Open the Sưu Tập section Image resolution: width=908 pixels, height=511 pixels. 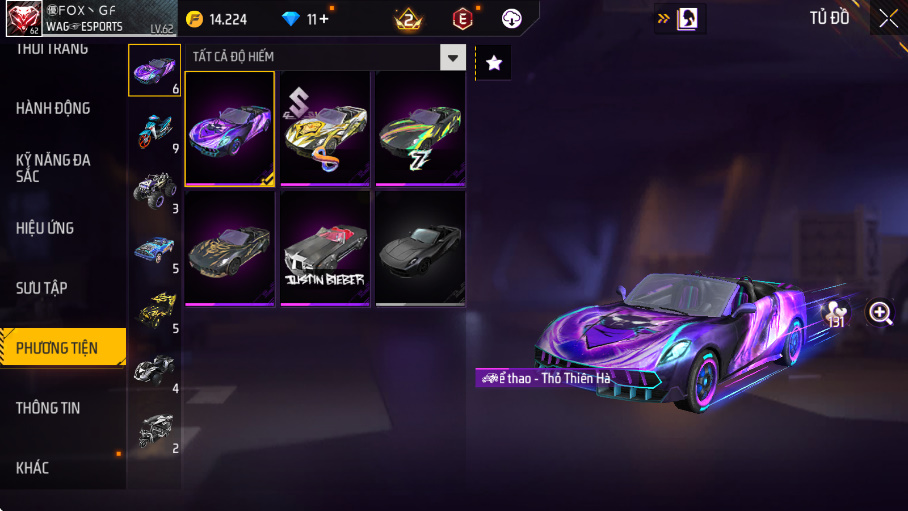[42, 288]
